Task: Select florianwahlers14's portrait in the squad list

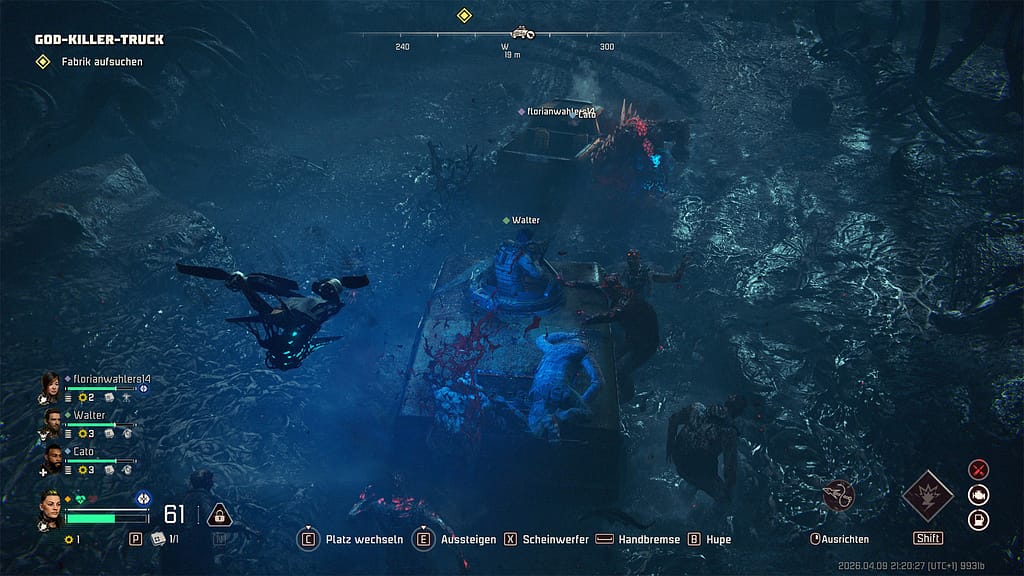Action: pyautogui.click(x=51, y=385)
